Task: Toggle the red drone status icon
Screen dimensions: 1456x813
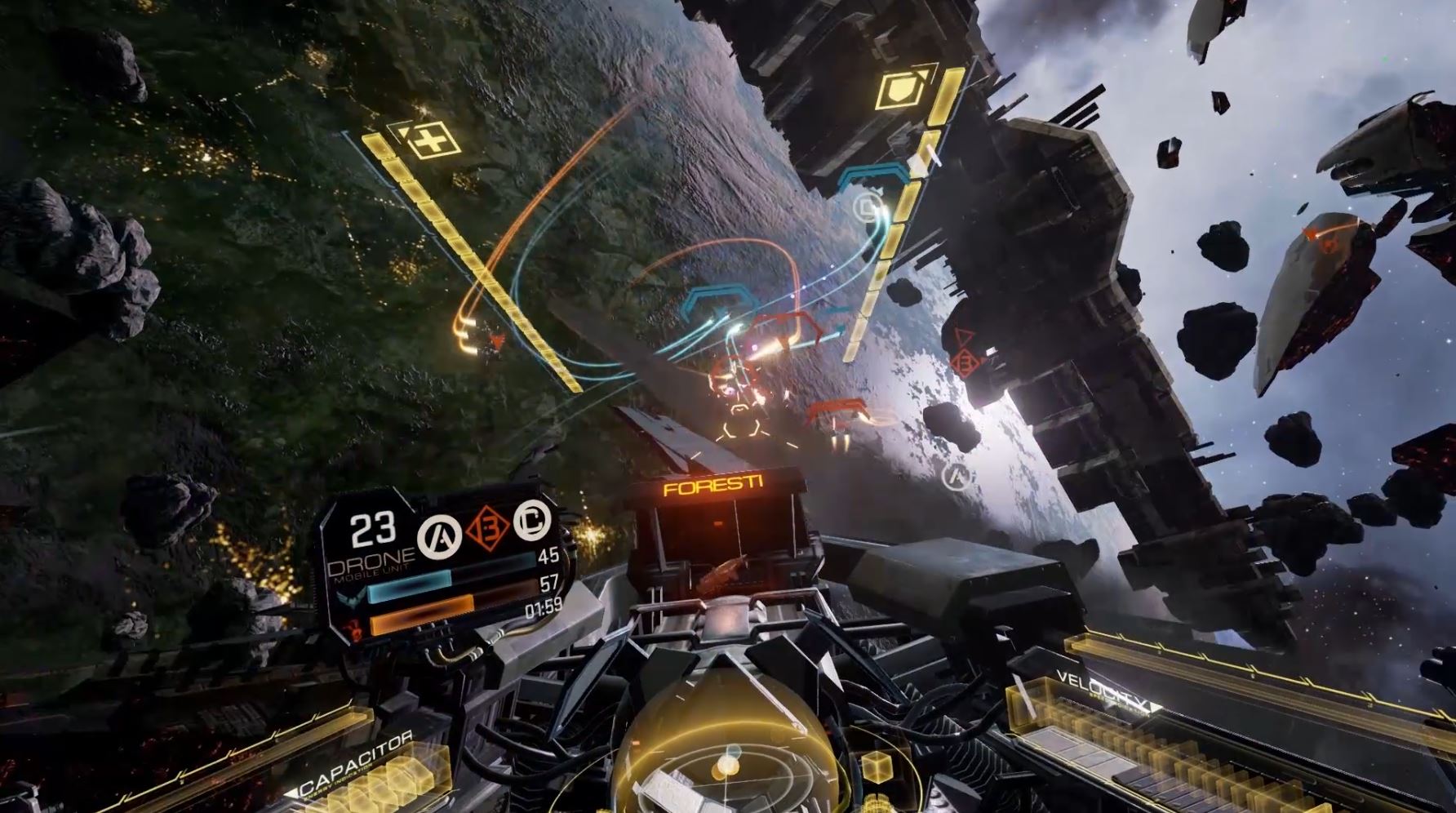Action: [x=355, y=629]
